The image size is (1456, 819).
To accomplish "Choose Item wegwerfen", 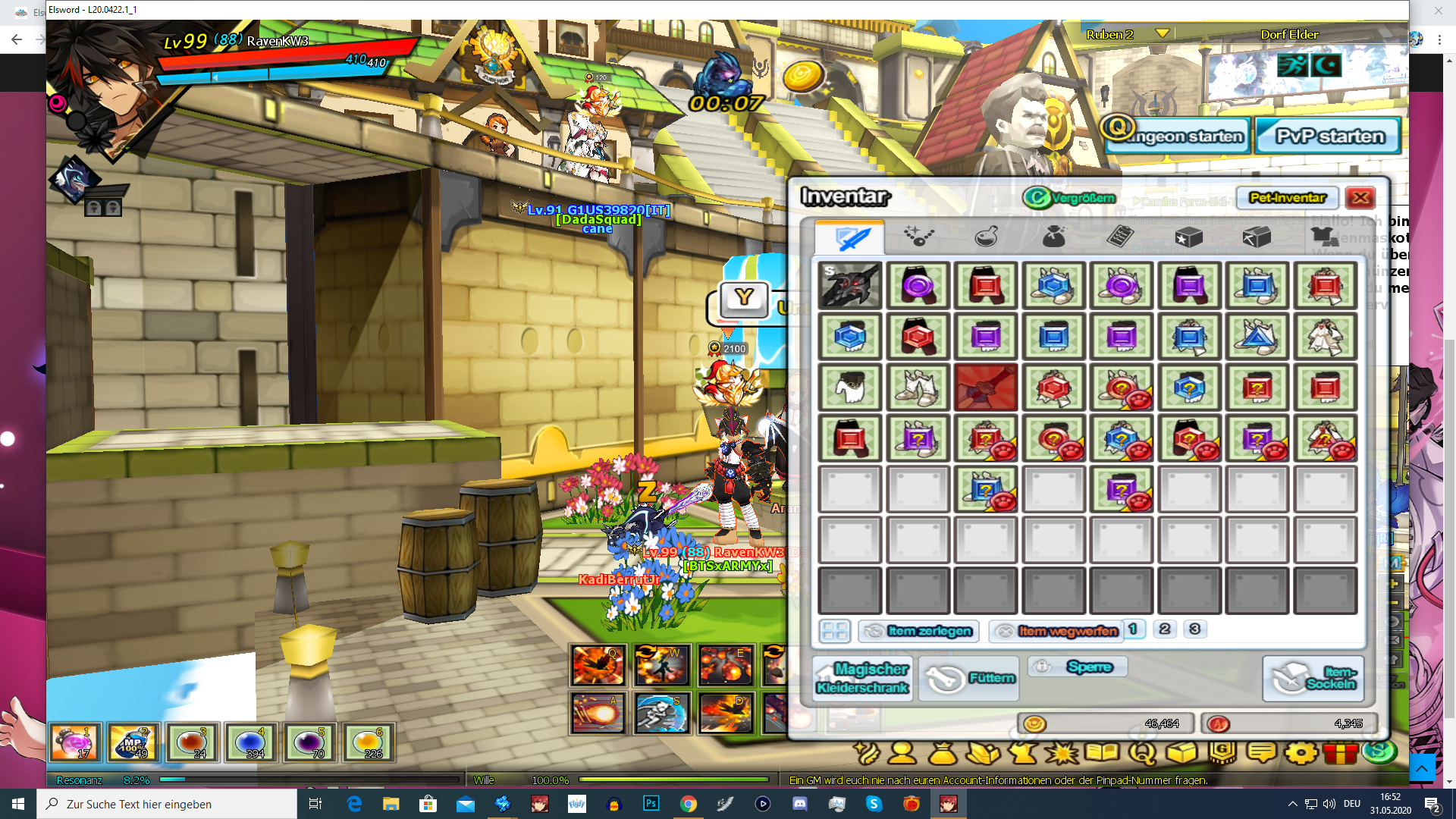I will pyautogui.click(x=1056, y=631).
